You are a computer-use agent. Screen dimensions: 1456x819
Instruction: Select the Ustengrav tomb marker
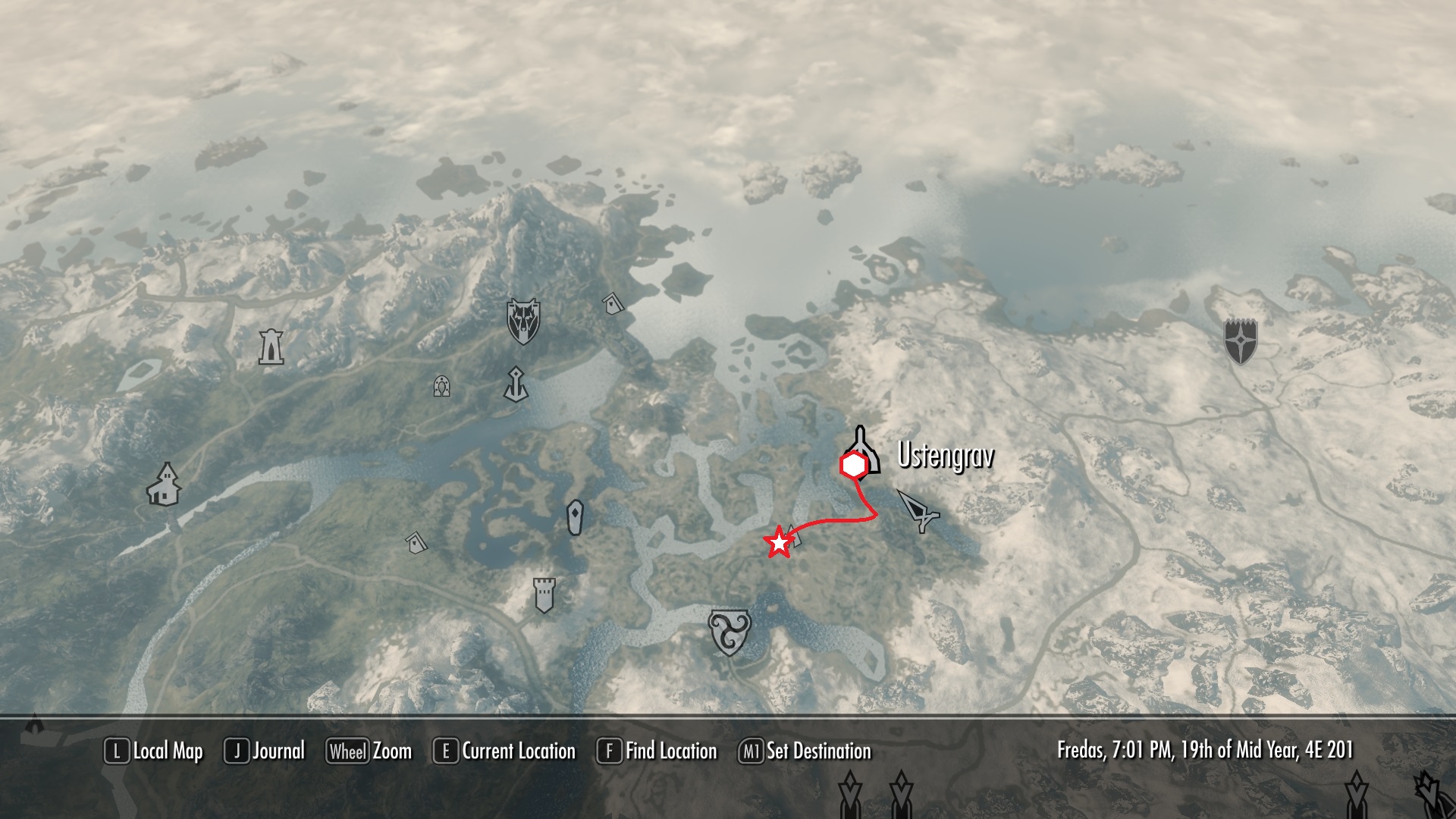[861, 450]
